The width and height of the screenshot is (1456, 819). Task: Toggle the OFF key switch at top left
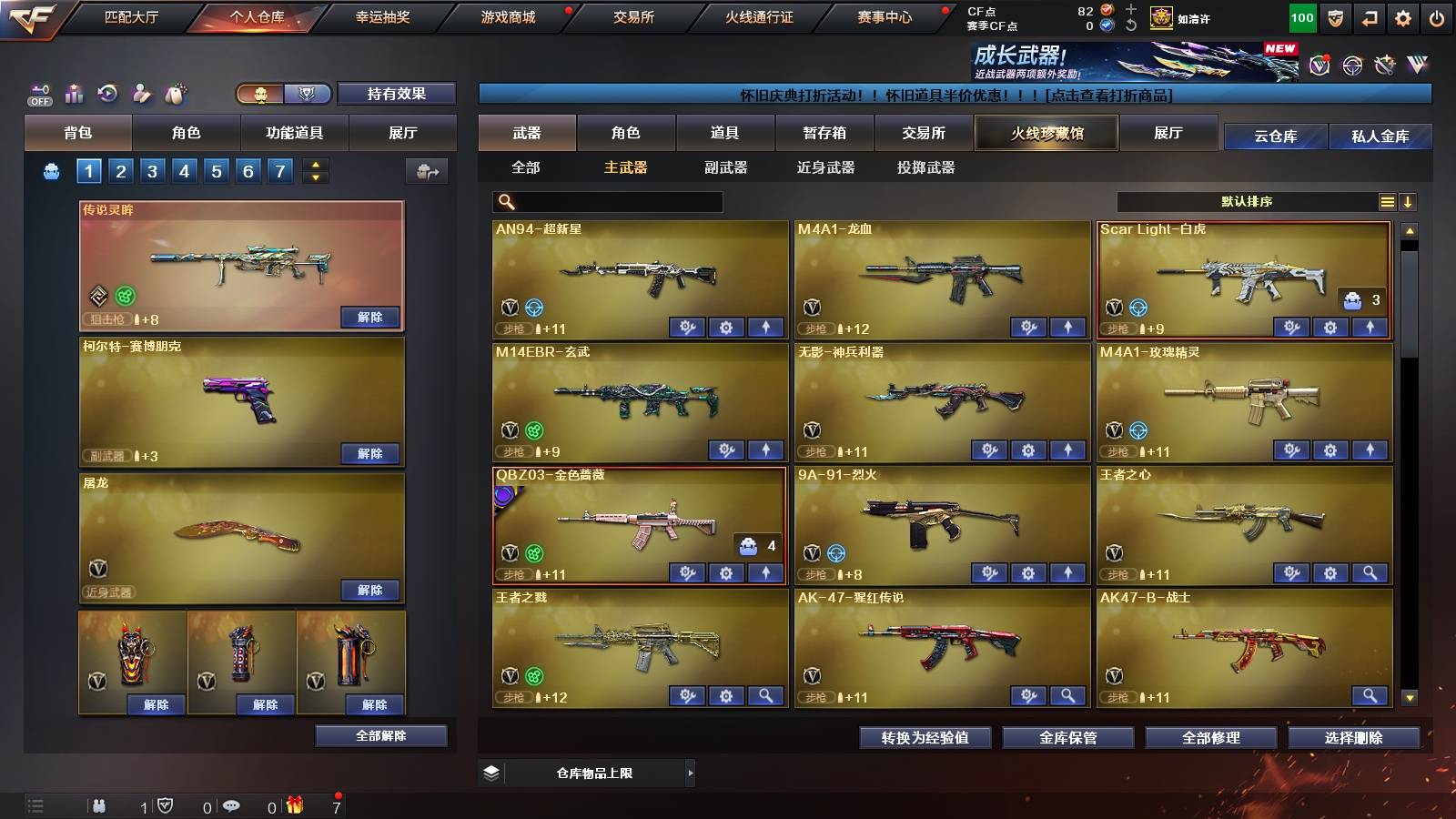click(37, 94)
